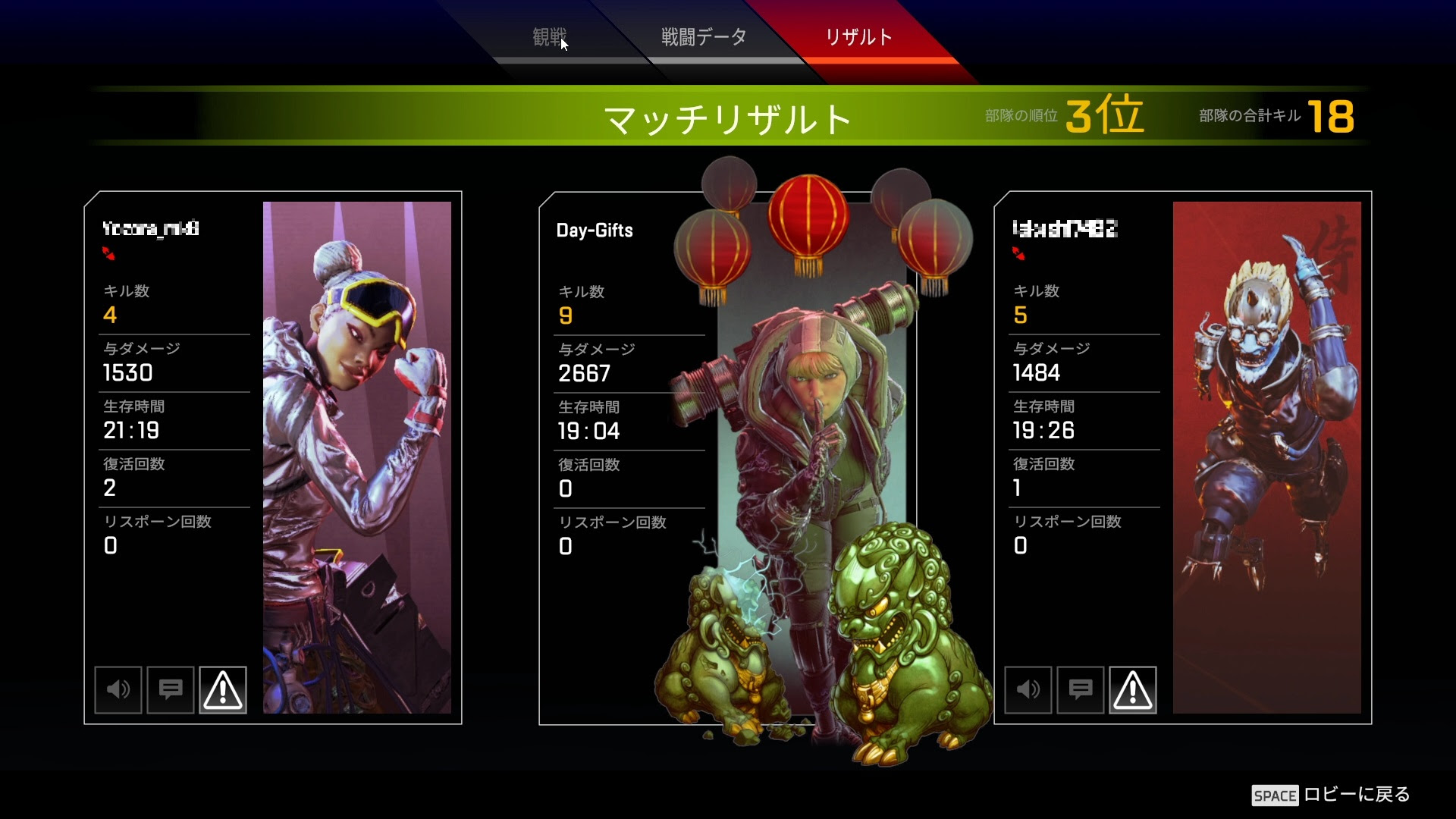Click the speaker icon on the left card
The width and height of the screenshot is (1456, 819).
118,690
